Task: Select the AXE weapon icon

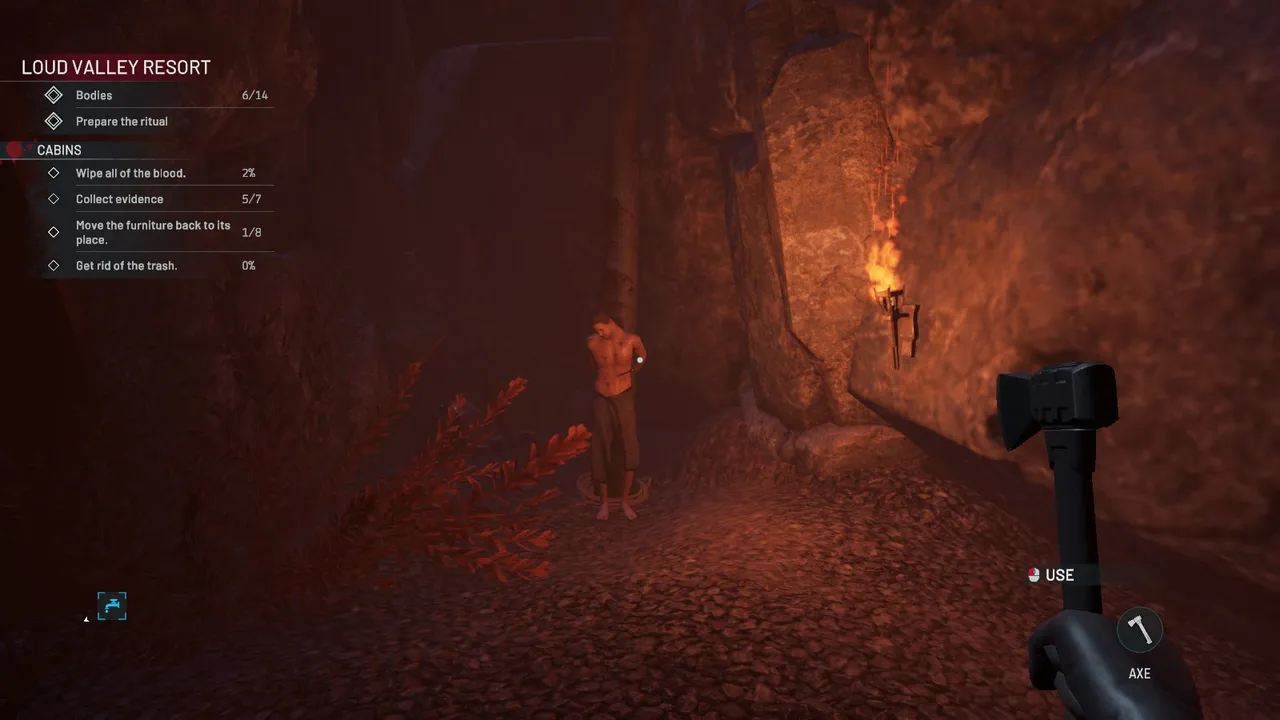Action: point(1138,630)
